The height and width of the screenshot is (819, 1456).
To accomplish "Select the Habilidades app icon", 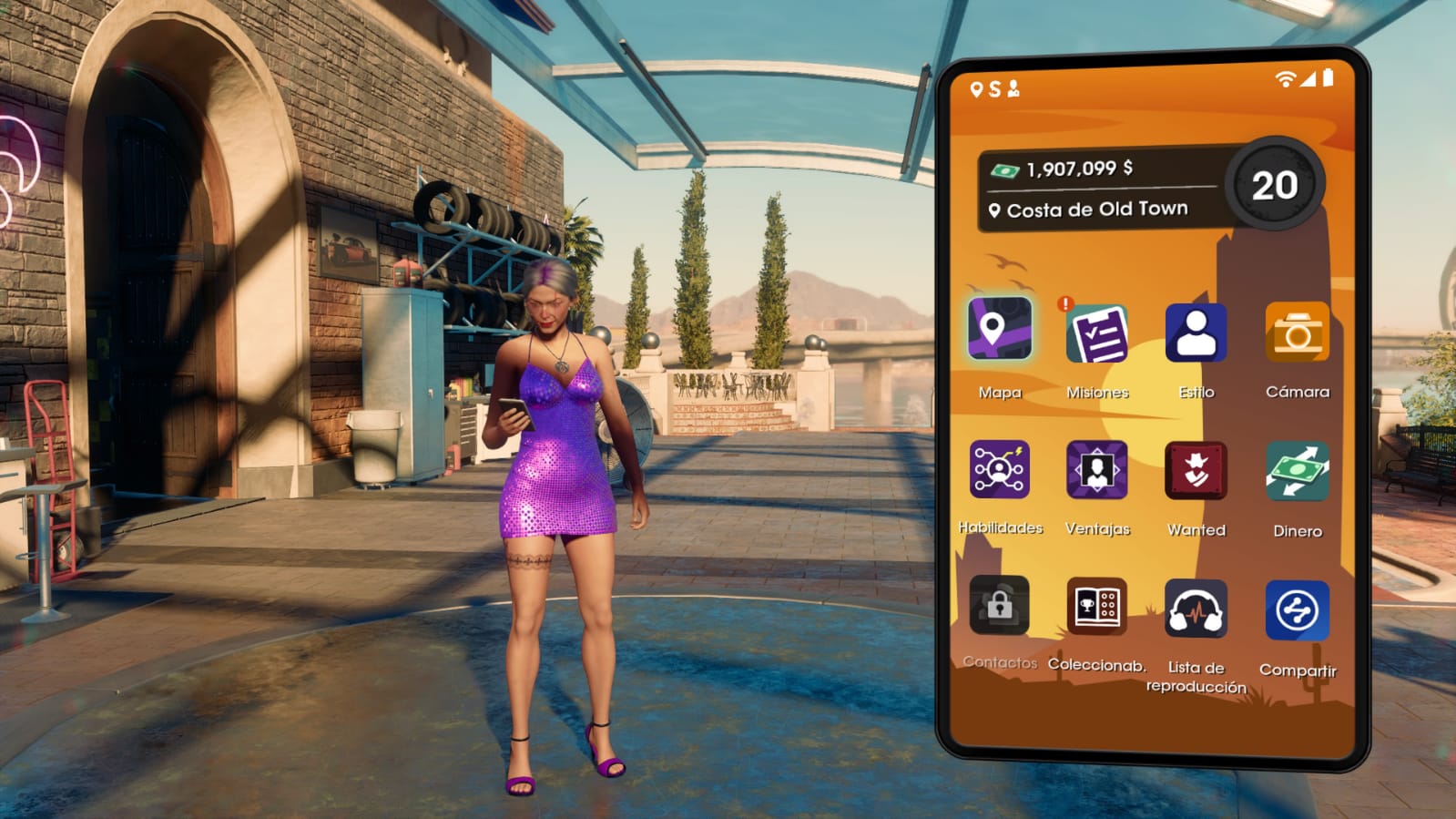I will coord(999,469).
